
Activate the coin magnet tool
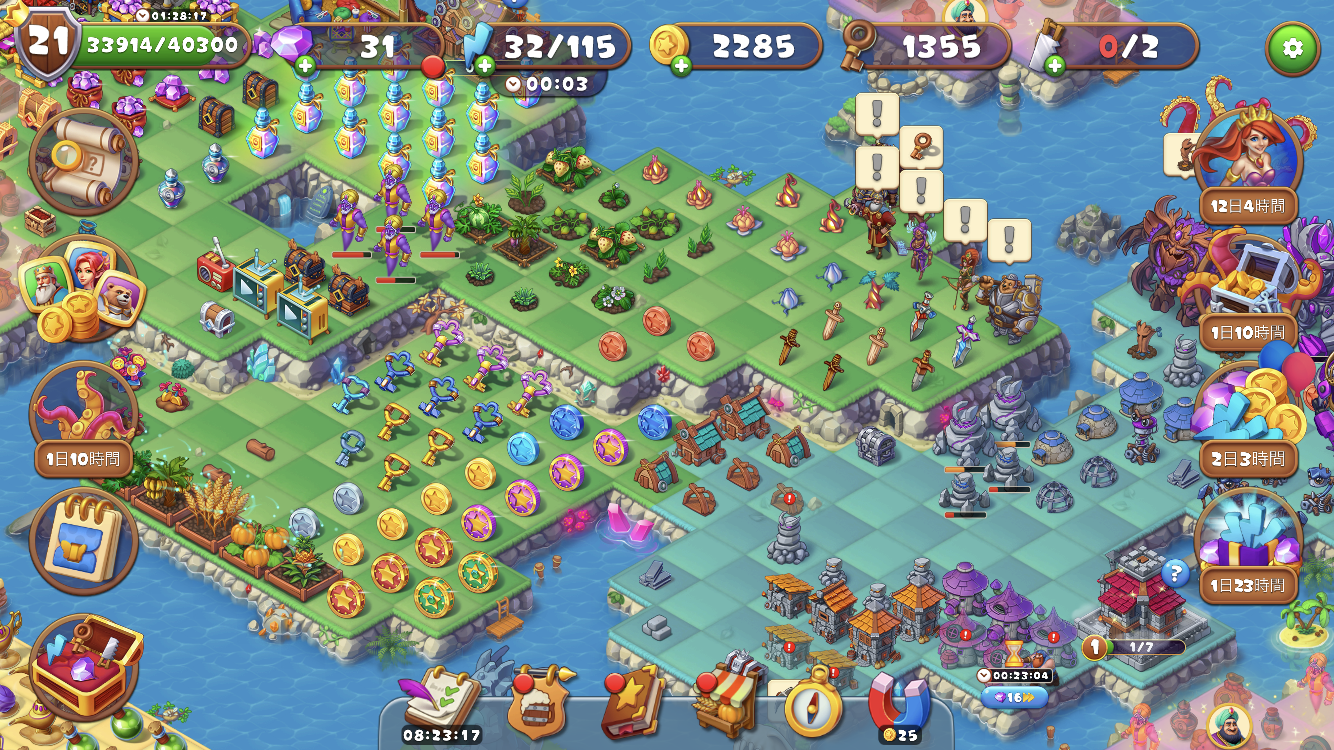(898, 705)
